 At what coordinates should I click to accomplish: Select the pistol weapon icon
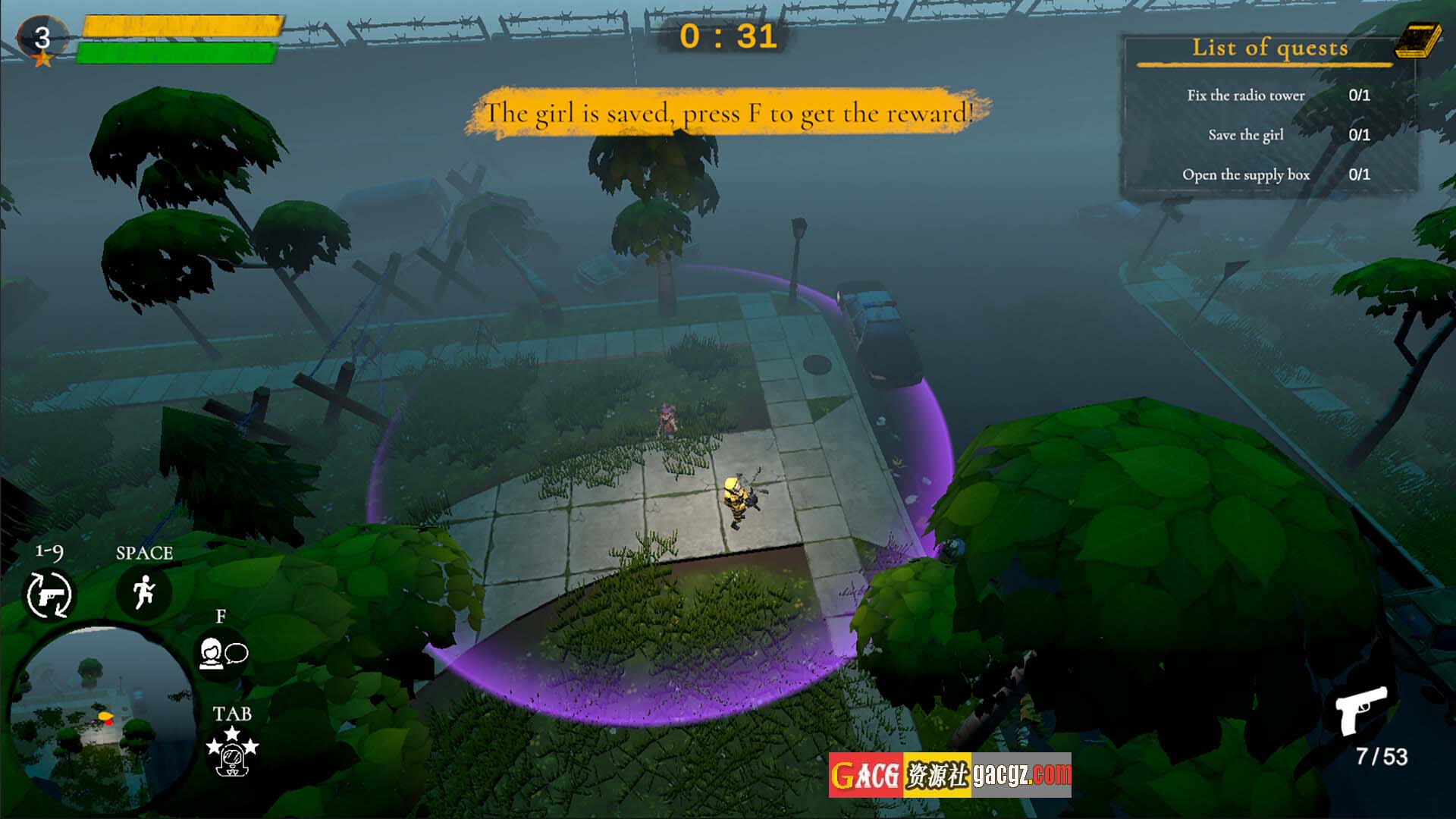coord(1361,710)
